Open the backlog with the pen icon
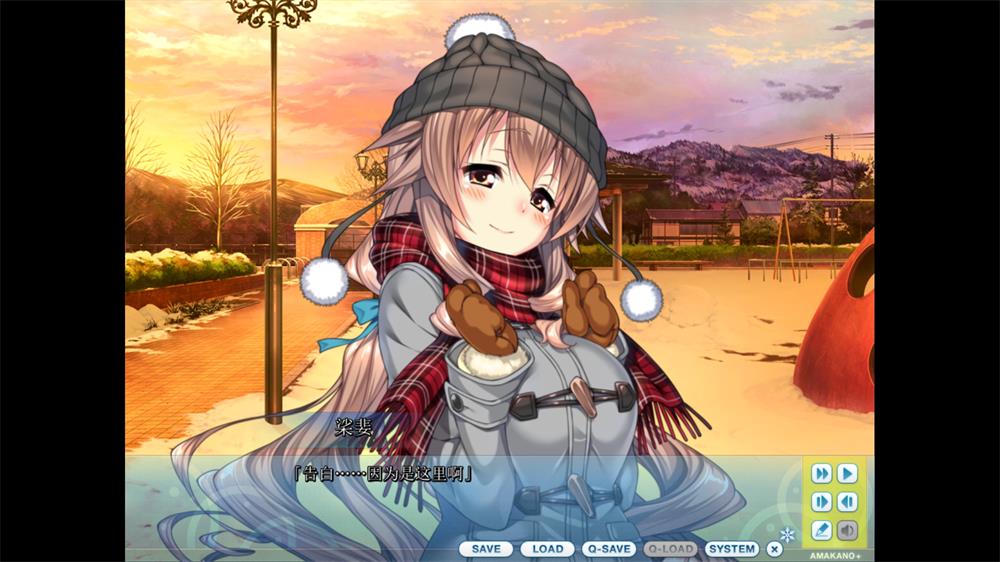This screenshot has width=1000, height=562. pos(822,530)
